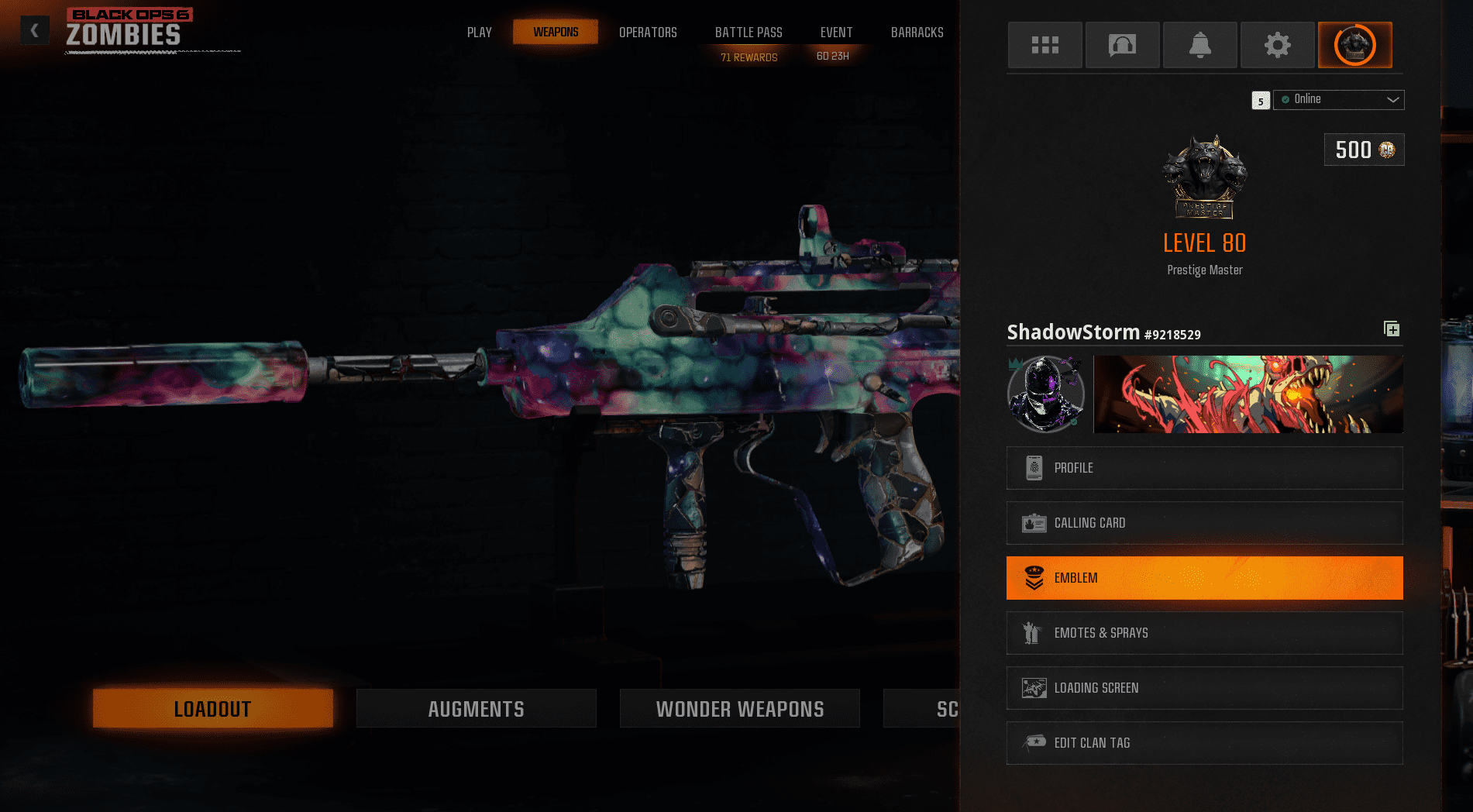Viewport: 1473px width, 812px height.
Task: Click your player profile portrait icon
Action: pyautogui.click(x=1045, y=394)
